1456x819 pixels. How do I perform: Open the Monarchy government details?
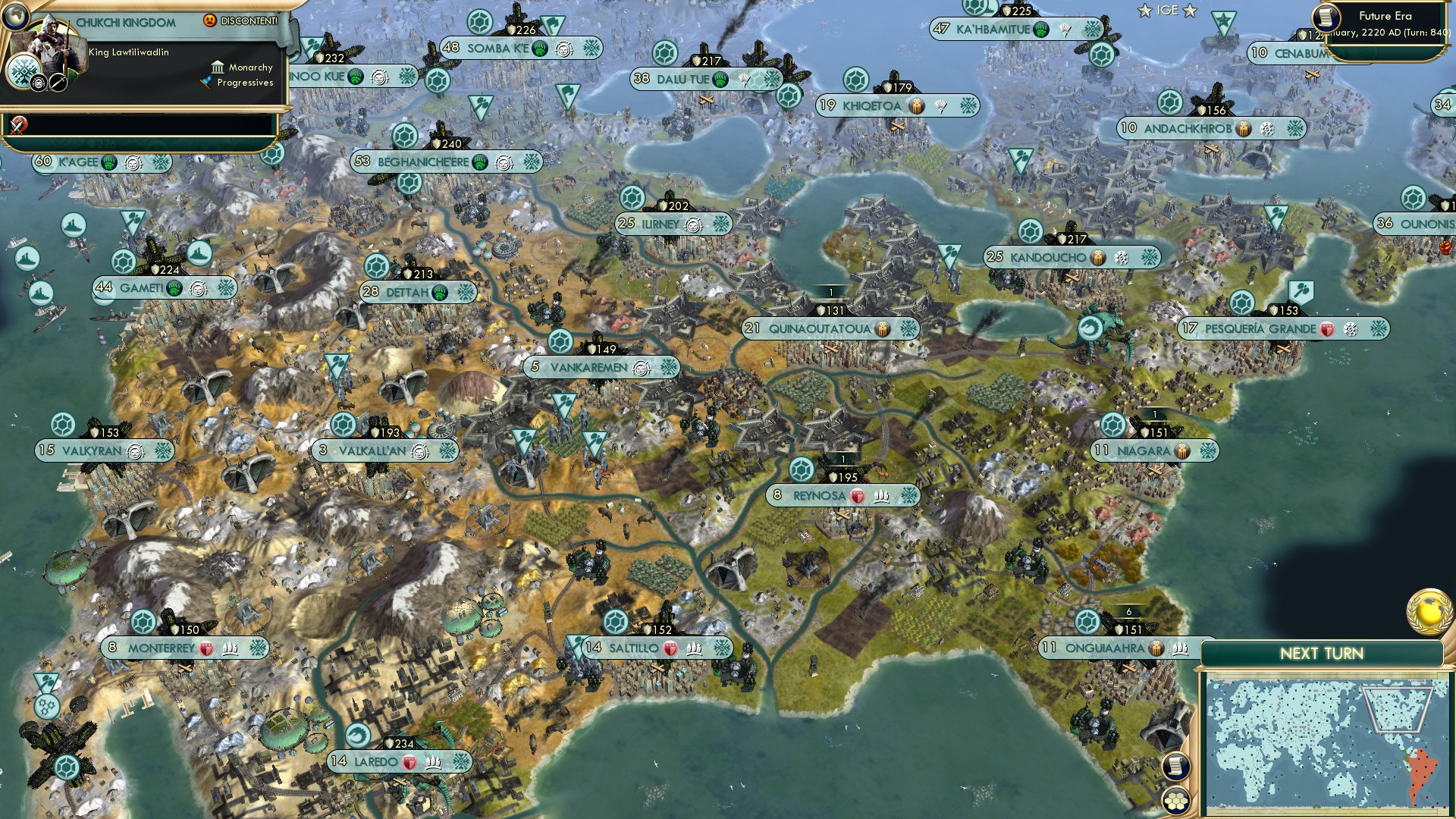click(243, 67)
